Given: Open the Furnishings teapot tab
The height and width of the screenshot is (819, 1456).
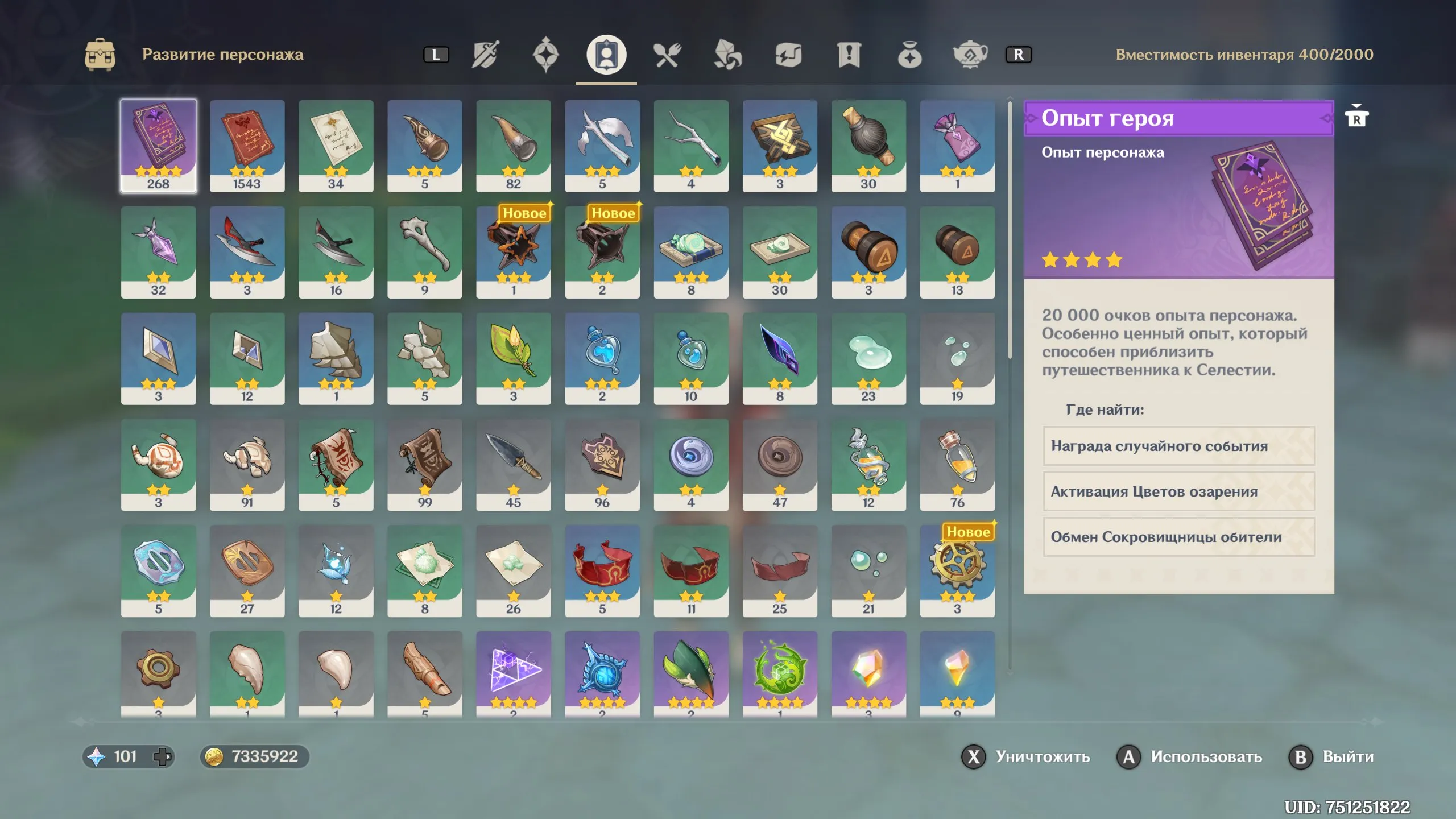Looking at the screenshot, I should pos(970,55).
